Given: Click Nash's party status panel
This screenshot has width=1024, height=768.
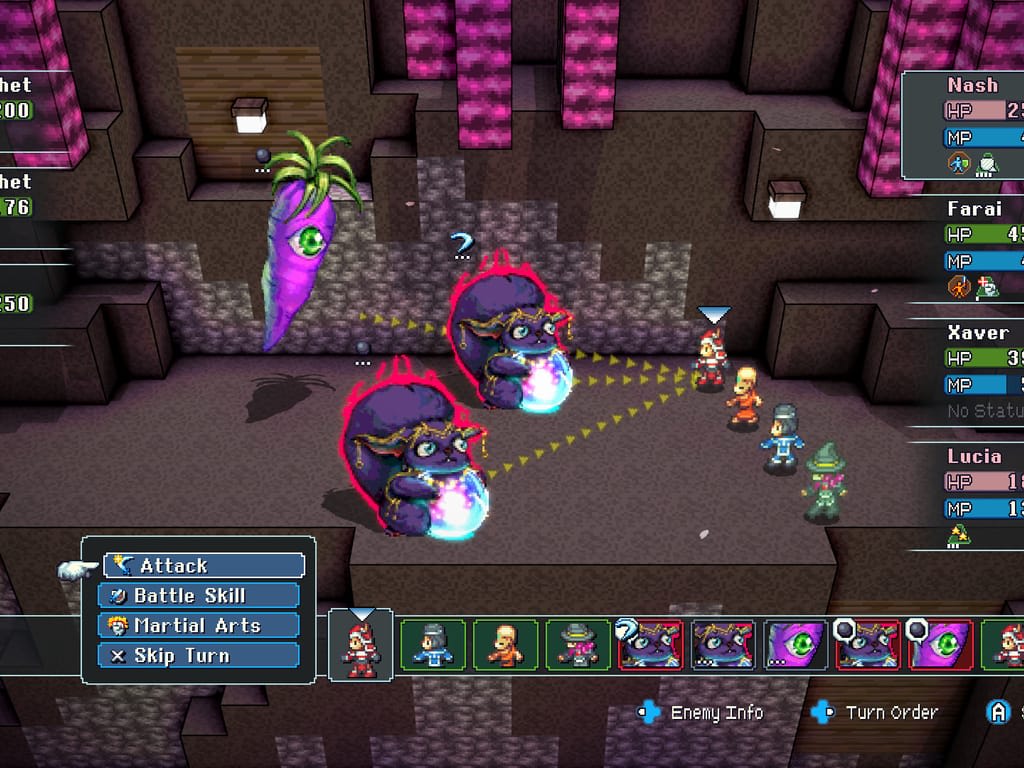Looking at the screenshot, I should 964,124.
